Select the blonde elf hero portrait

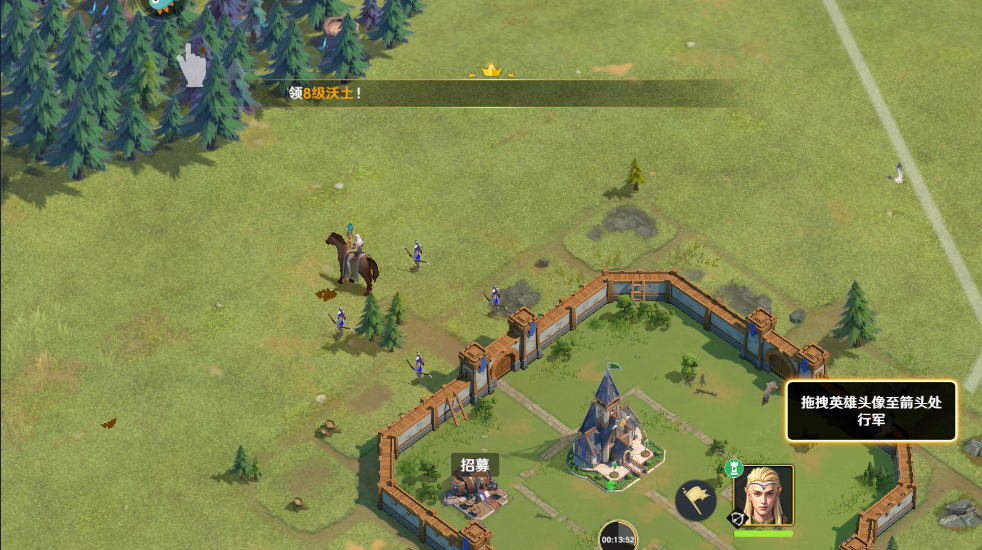[763, 495]
